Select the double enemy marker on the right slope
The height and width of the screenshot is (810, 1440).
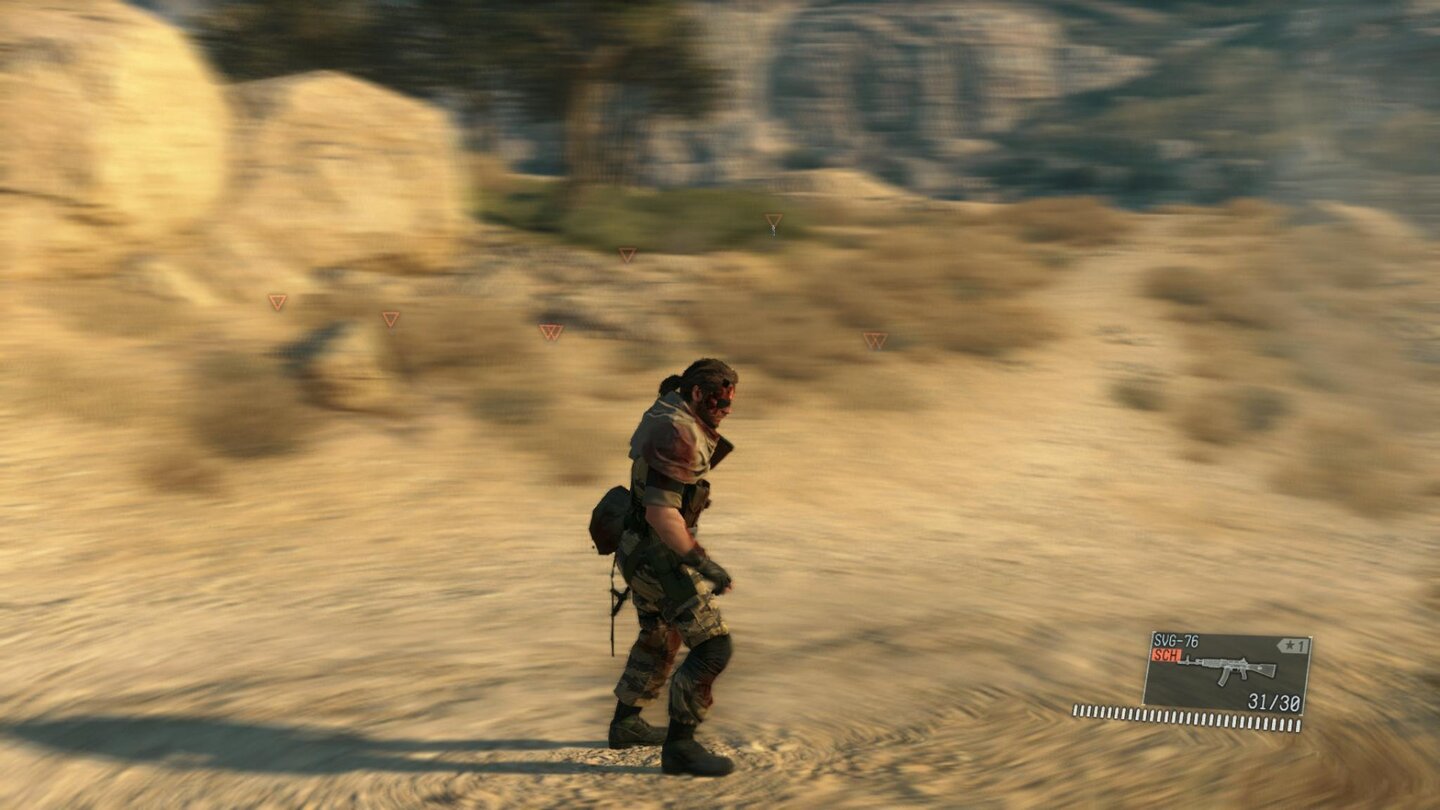(875, 338)
